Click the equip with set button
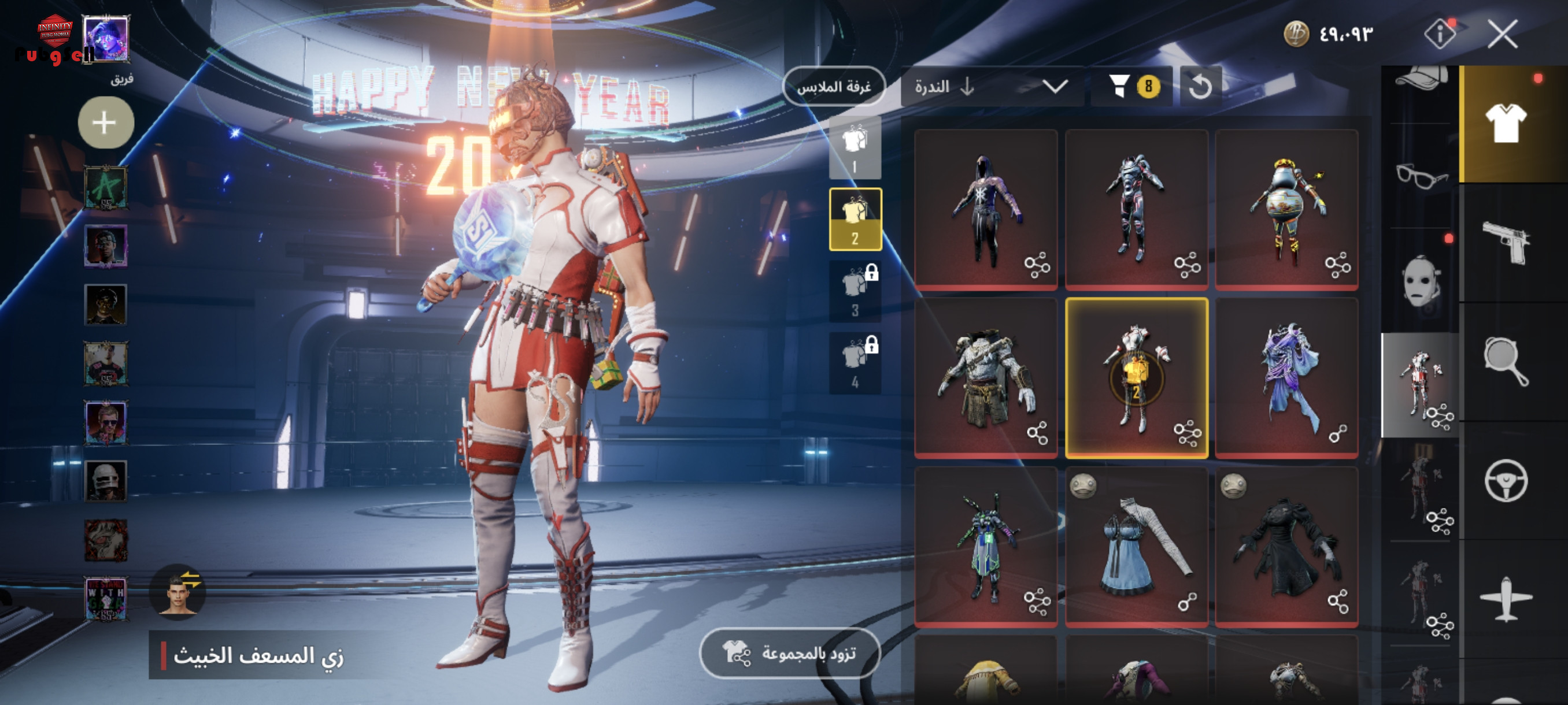This screenshot has width=1568, height=705. 789,654
